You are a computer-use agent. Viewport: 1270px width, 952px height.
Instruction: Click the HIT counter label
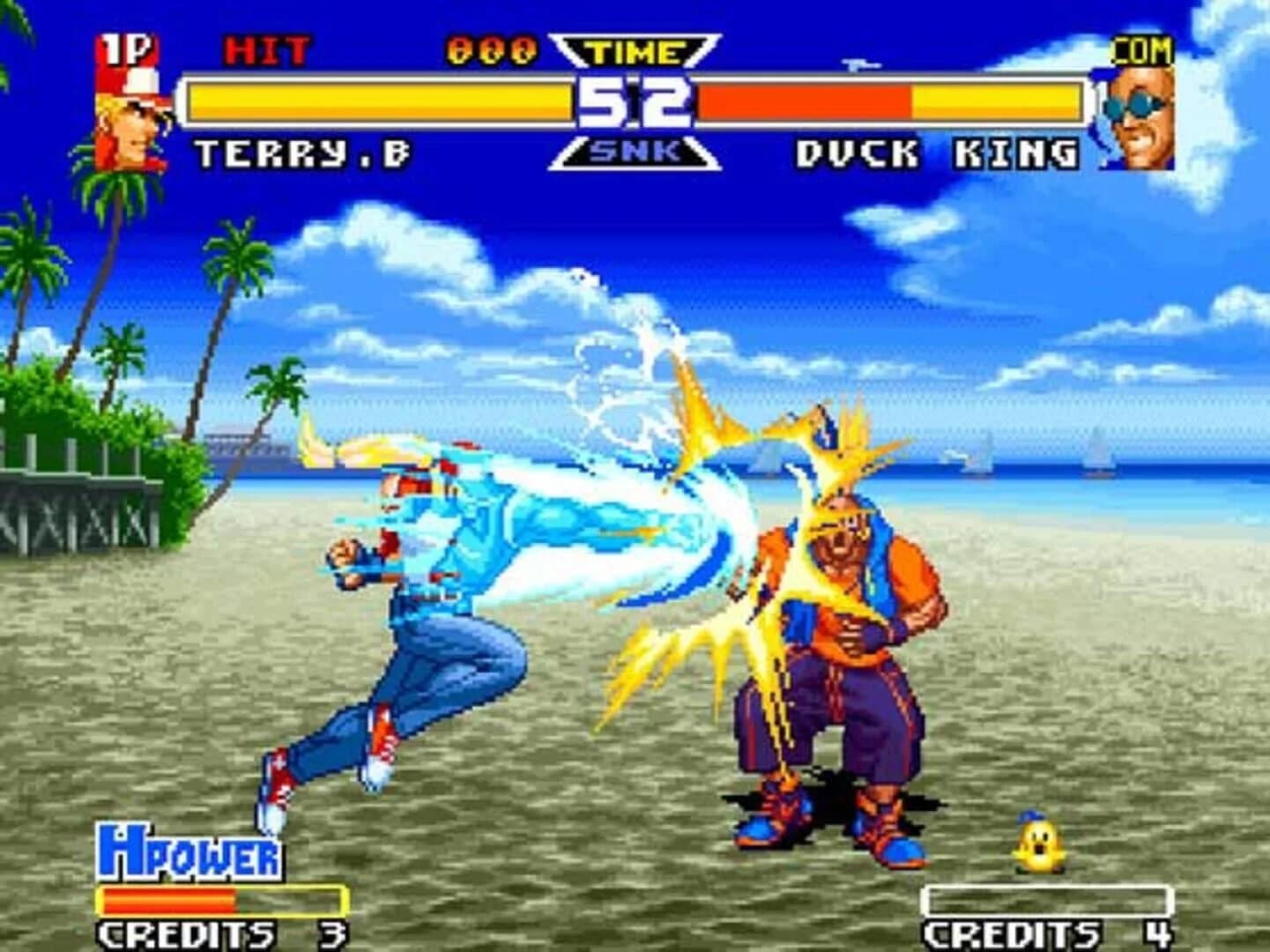pos(264,48)
